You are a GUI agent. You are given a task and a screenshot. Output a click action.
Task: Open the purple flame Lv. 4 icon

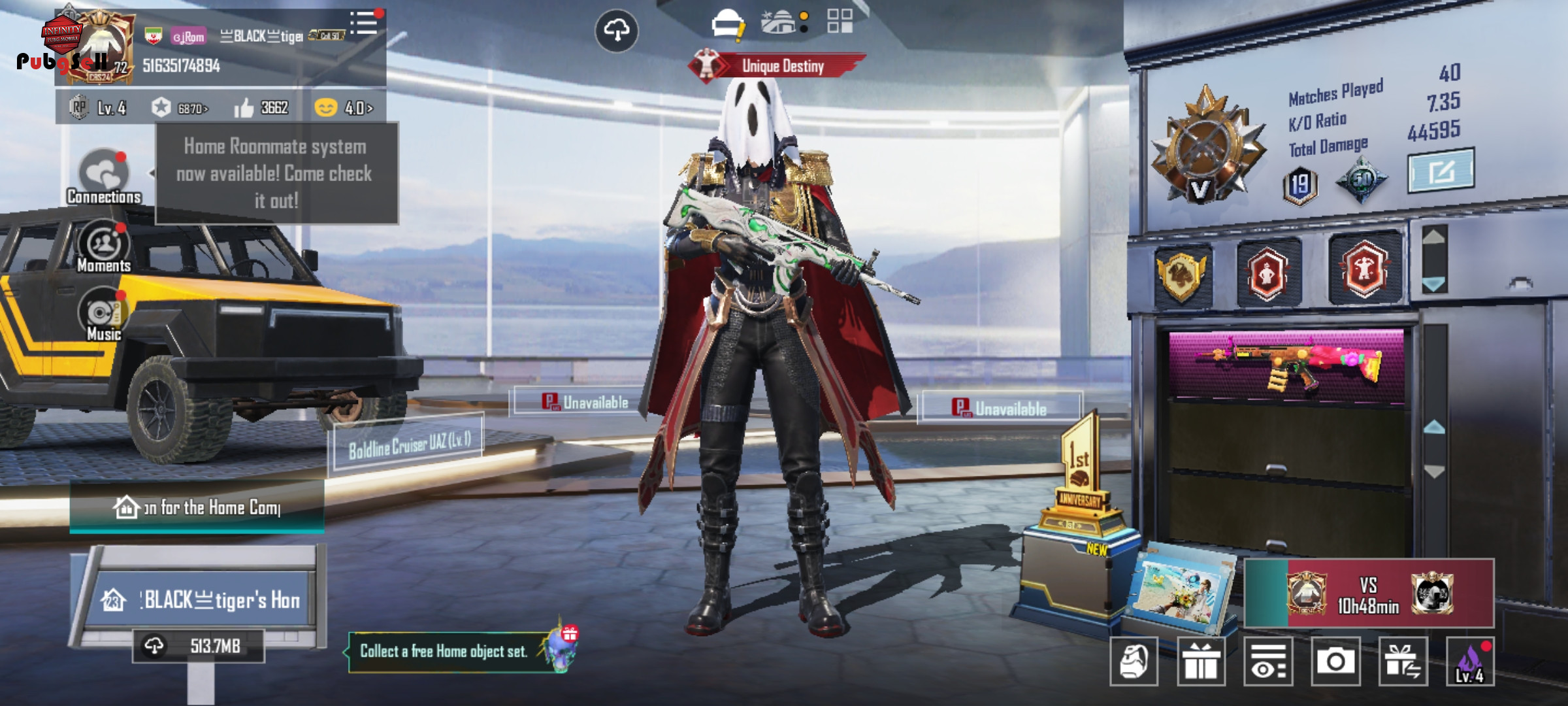1470,662
